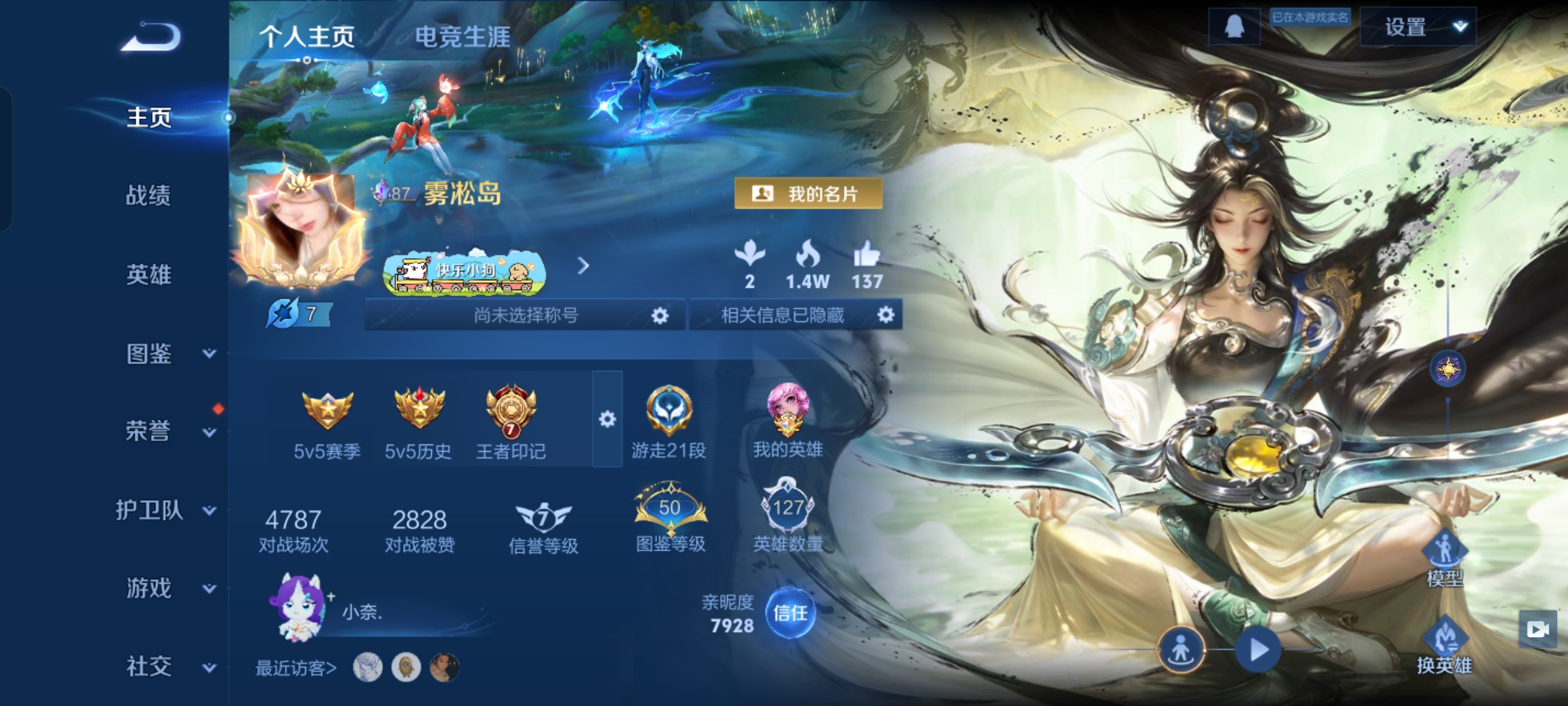Click the notification bell icon
Viewport: 1568px width, 706px height.
coord(1235,27)
